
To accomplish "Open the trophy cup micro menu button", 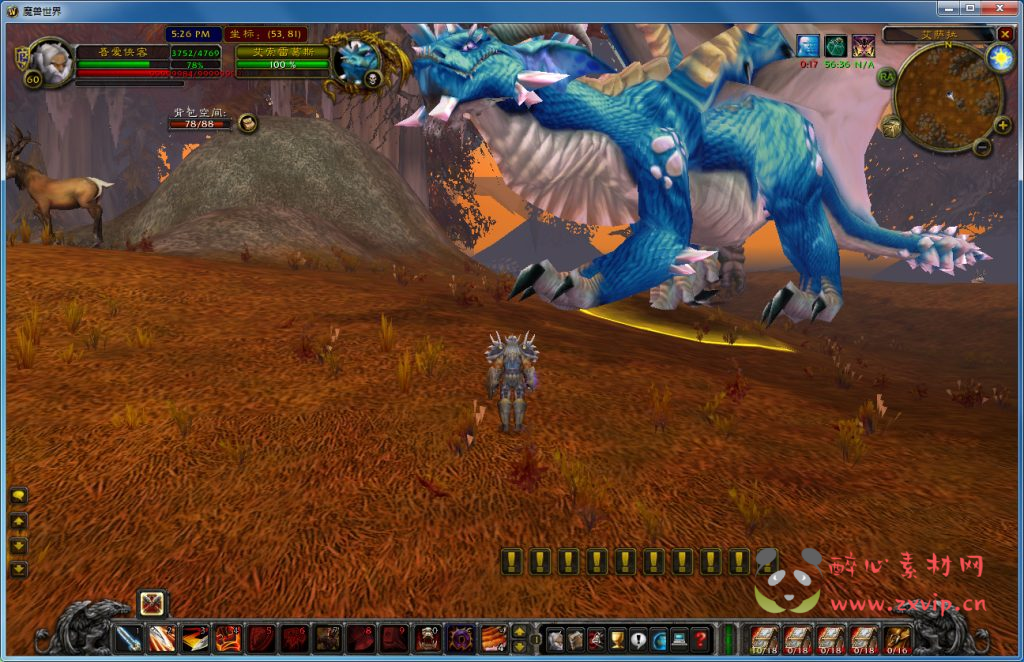I will tap(618, 638).
